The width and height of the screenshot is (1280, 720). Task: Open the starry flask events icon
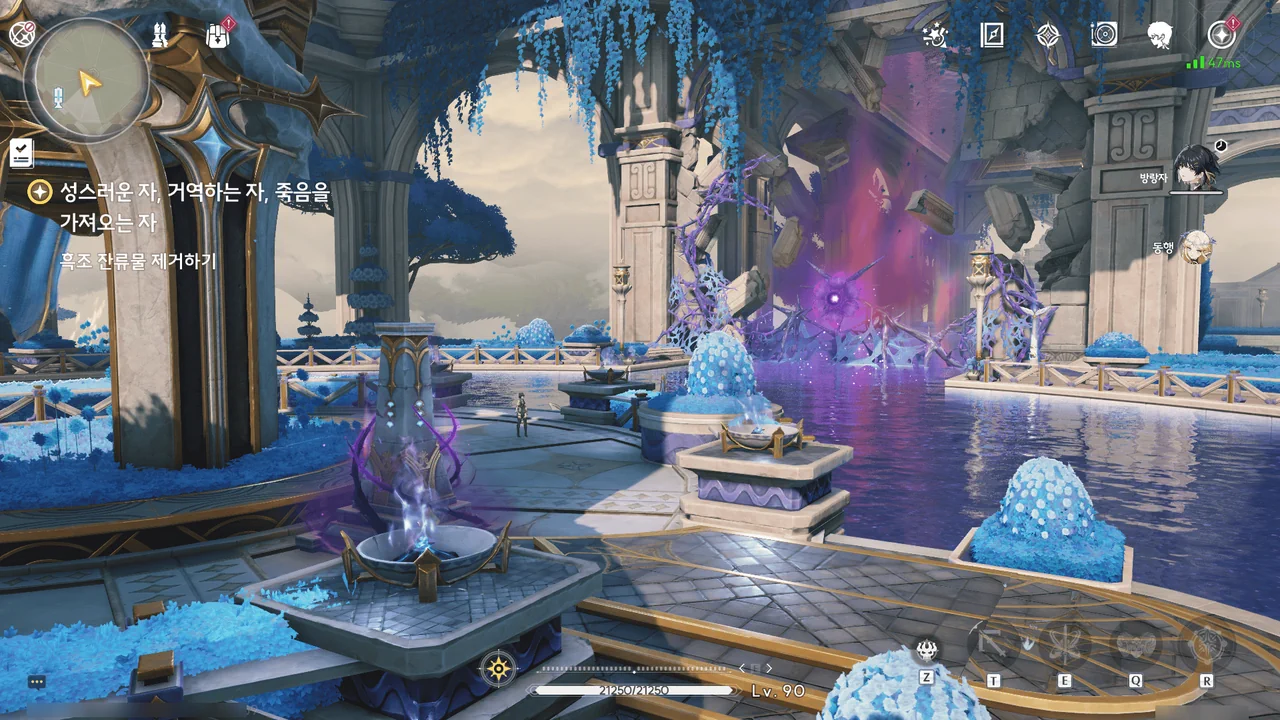click(x=935, y=35)
